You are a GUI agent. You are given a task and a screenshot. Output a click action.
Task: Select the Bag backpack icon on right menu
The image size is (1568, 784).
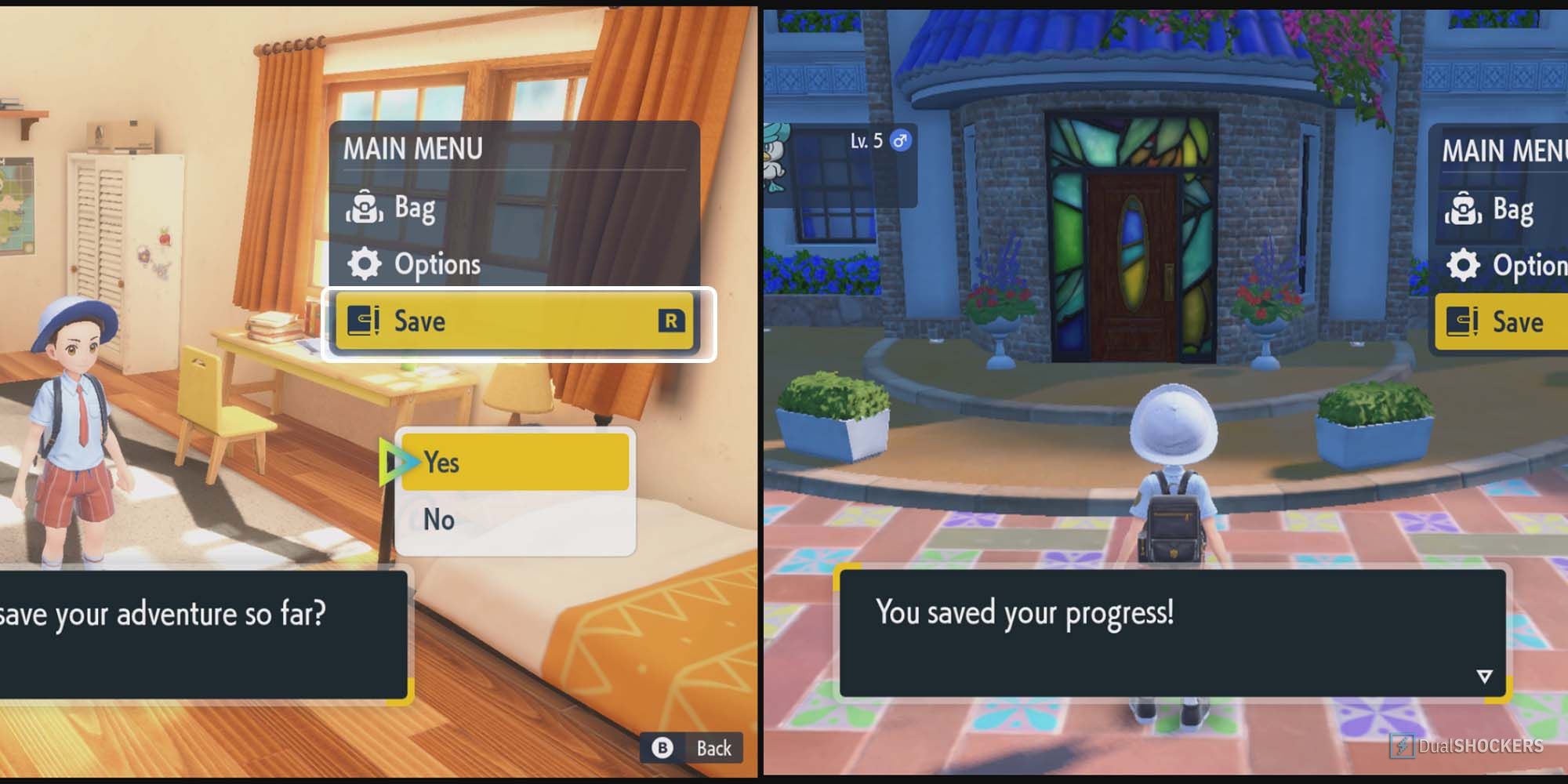tap(1466, 208)
